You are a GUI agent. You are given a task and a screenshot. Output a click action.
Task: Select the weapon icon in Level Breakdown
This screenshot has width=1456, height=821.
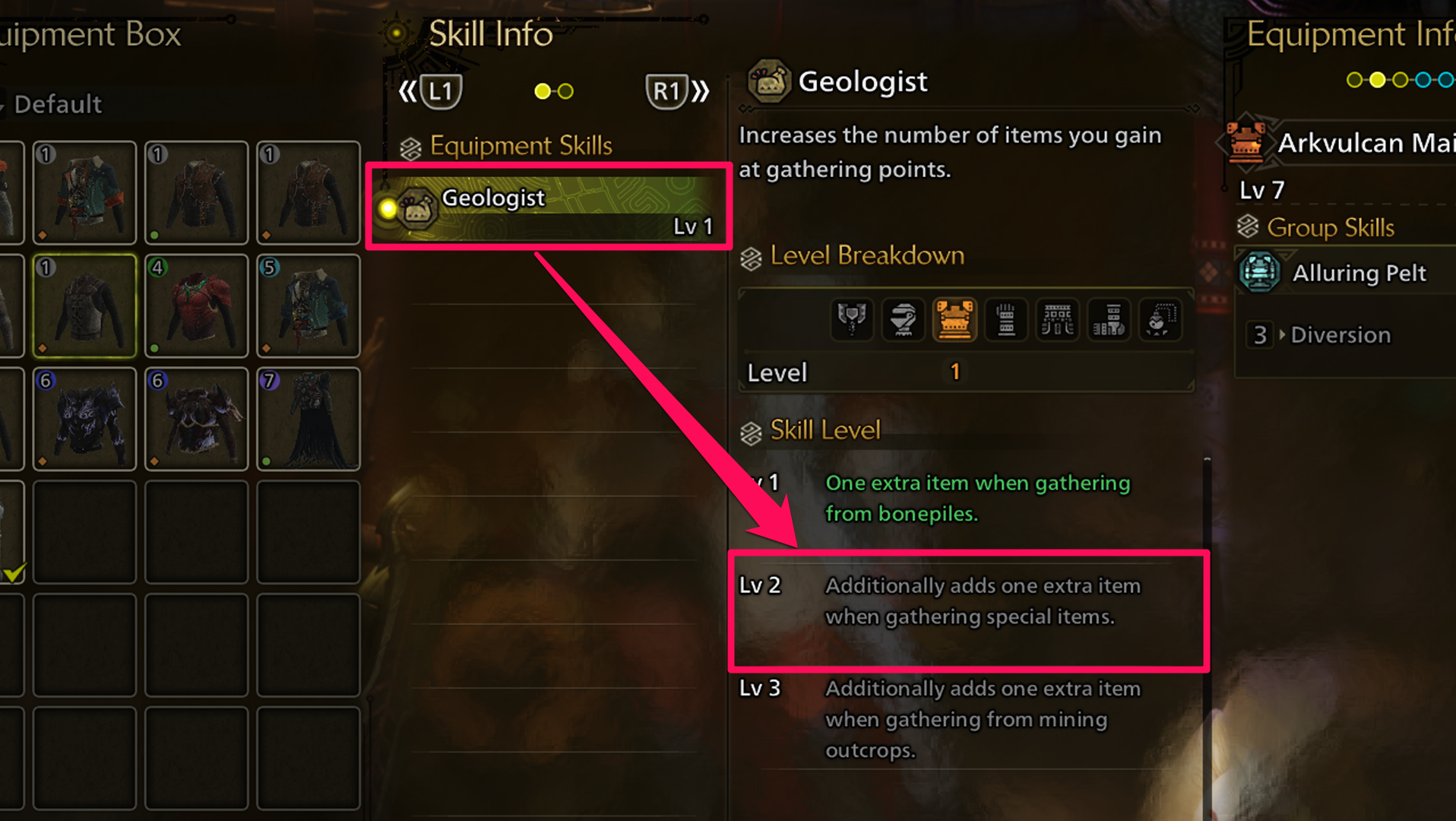[852, 319]
